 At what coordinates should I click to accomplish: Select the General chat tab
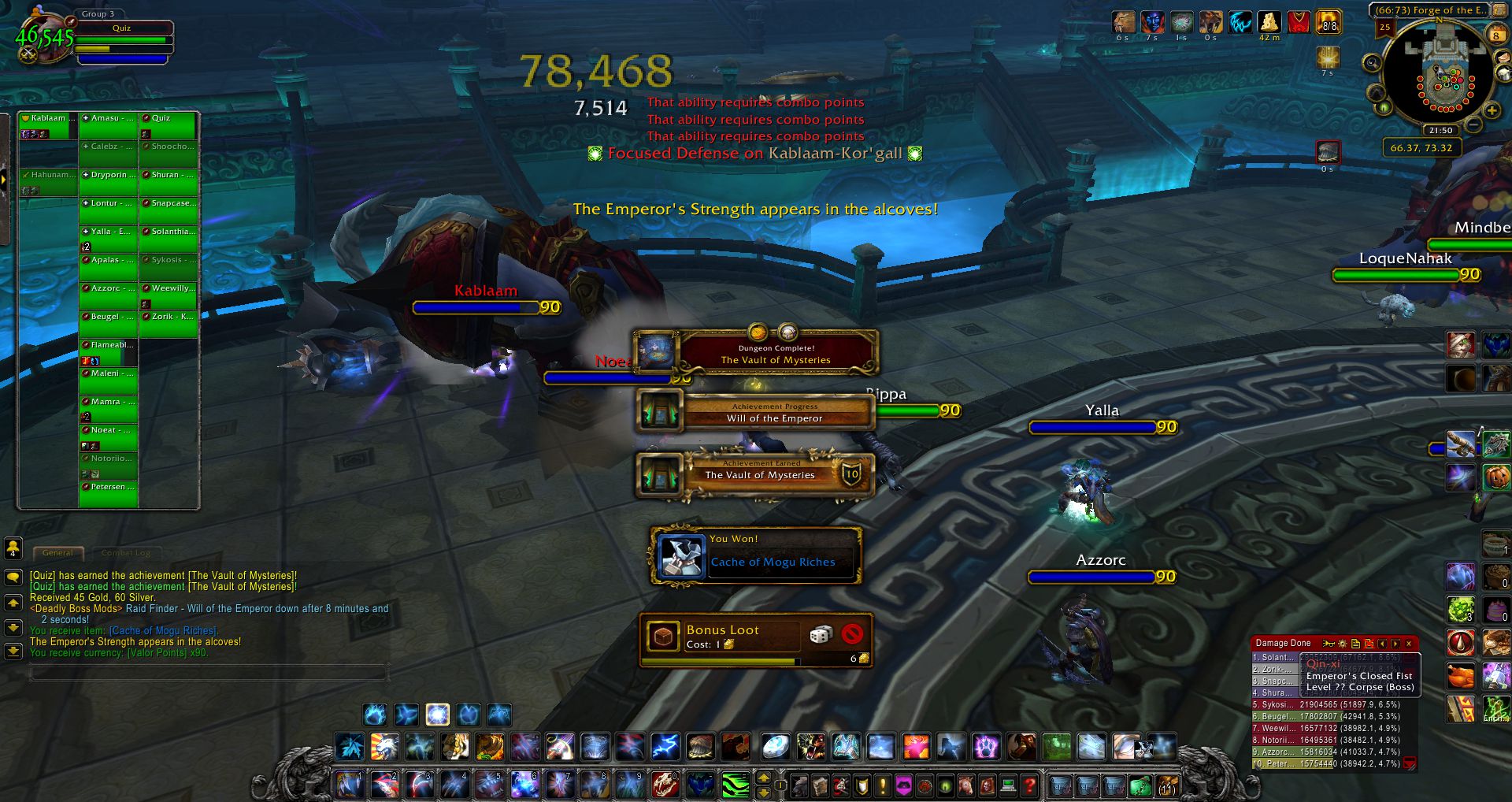[x=57, y=553]
